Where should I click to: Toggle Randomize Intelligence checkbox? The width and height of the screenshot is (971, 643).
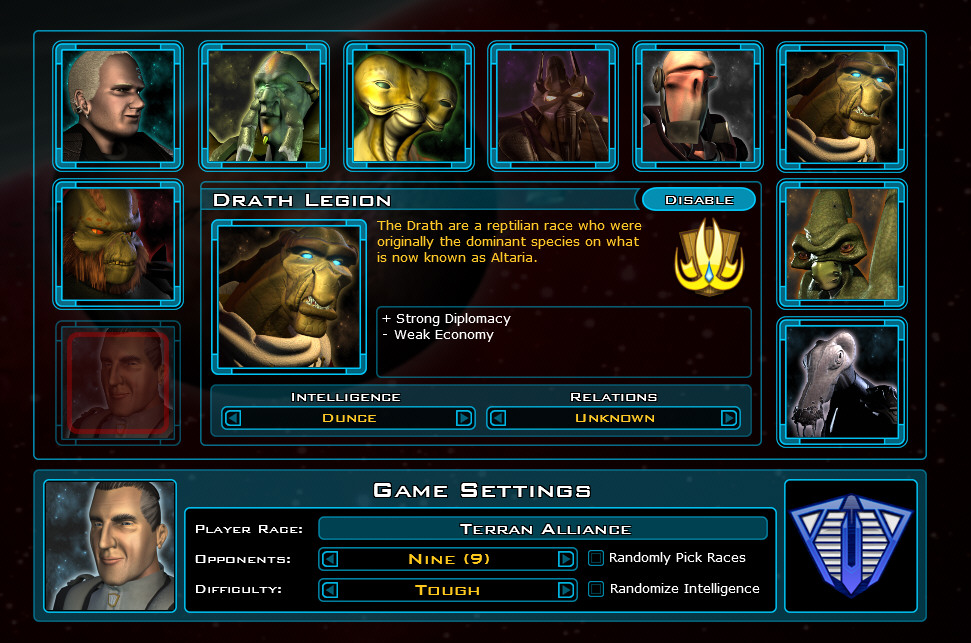point(596,589)
